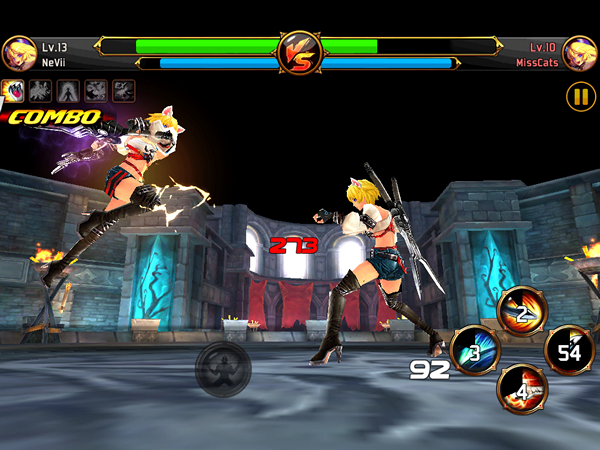
Task: Select NeVii's player portrait
Action: (18, 52)
